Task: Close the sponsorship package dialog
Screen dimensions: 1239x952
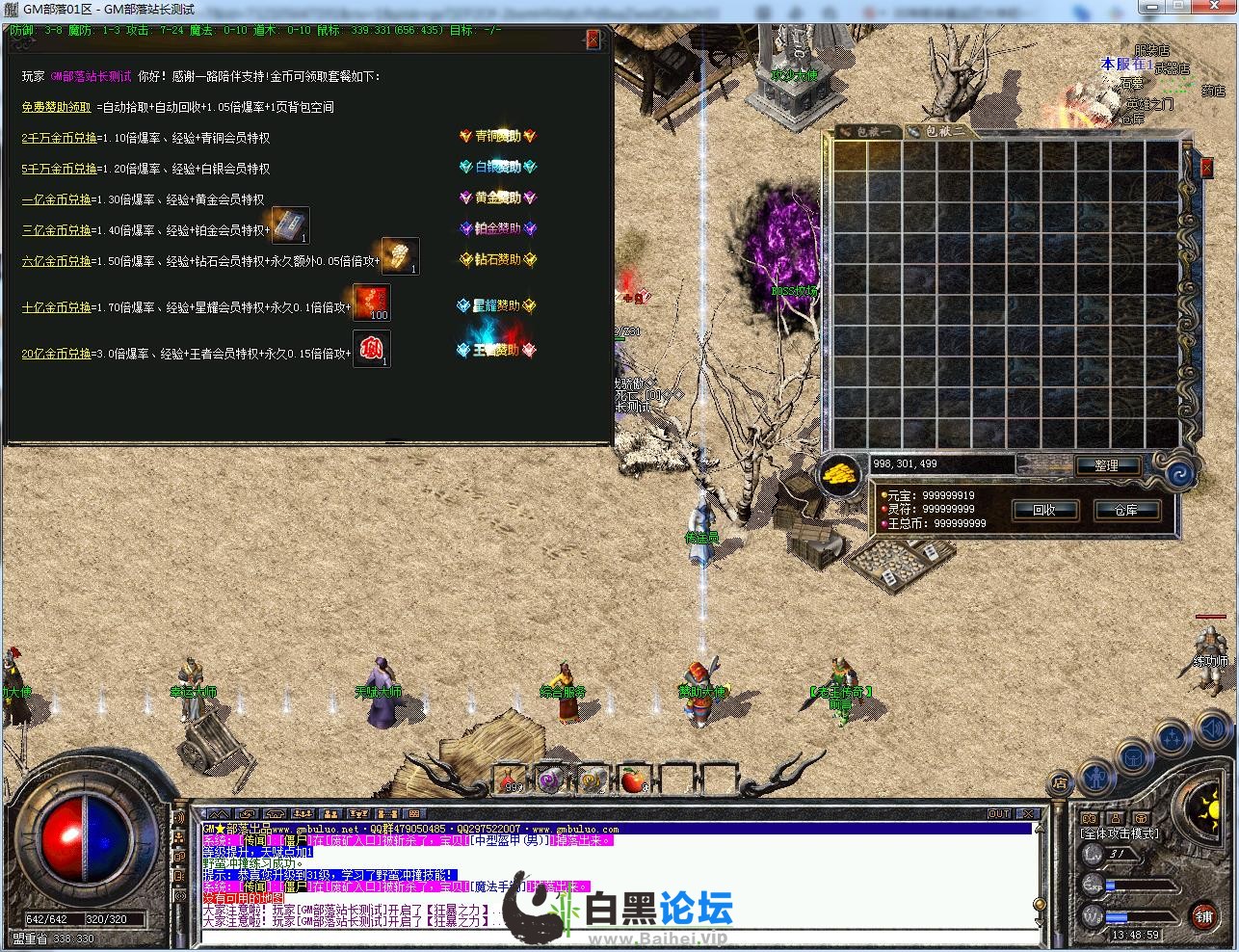Action: click(x=593, y=40)
